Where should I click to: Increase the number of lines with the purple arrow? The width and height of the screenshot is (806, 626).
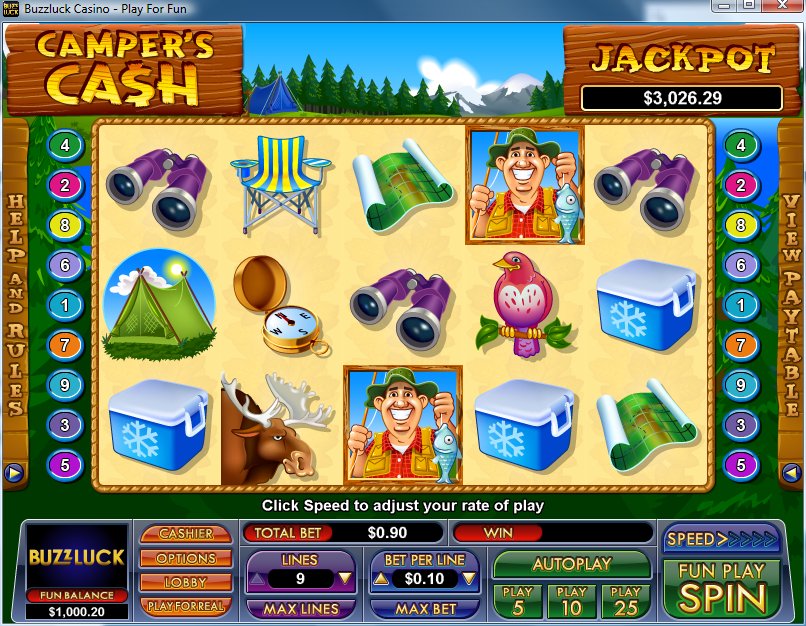click(257, 578)
